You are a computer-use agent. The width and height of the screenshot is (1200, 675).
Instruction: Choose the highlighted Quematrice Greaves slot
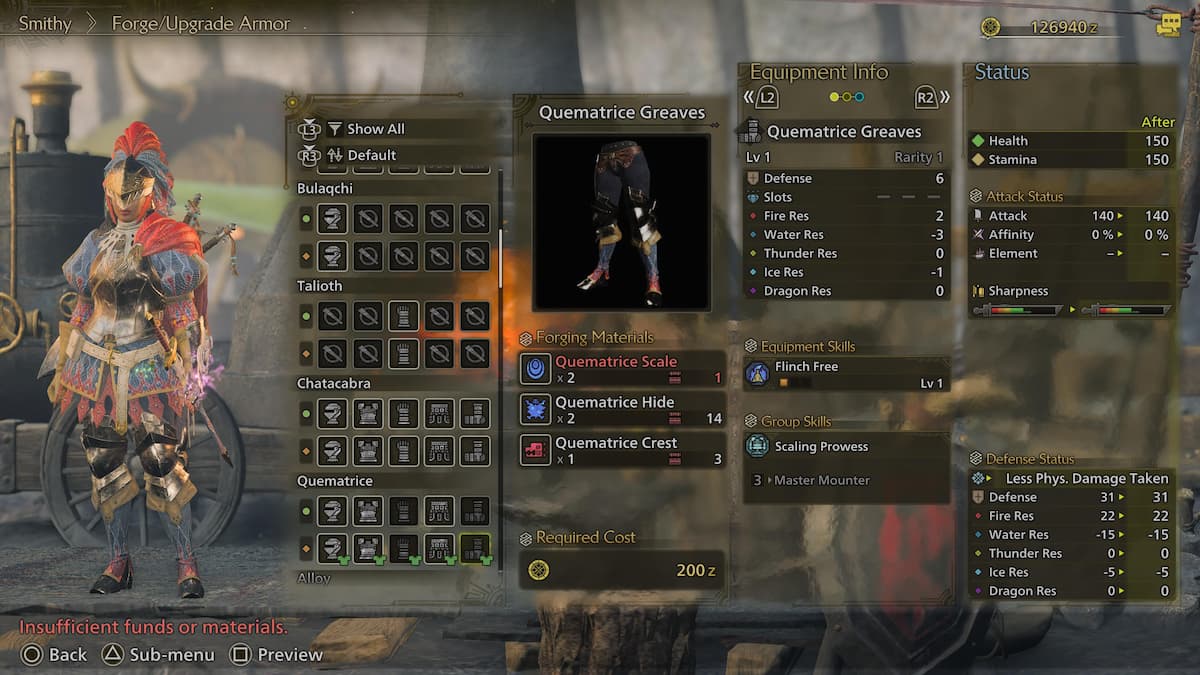(475, 548)
